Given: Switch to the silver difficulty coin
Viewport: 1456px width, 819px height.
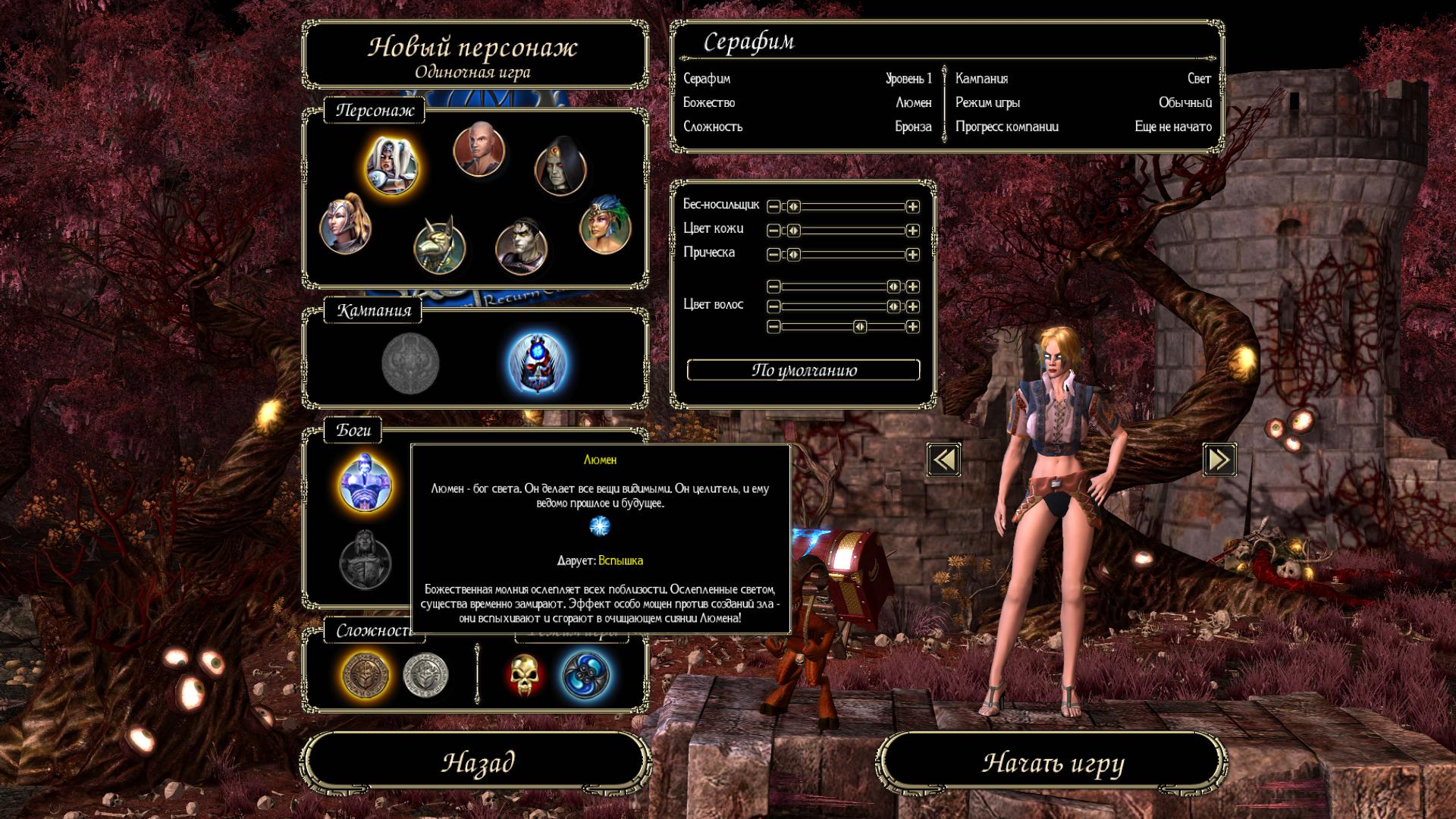Looking at the screenshot, I should [x=425, y=674].
